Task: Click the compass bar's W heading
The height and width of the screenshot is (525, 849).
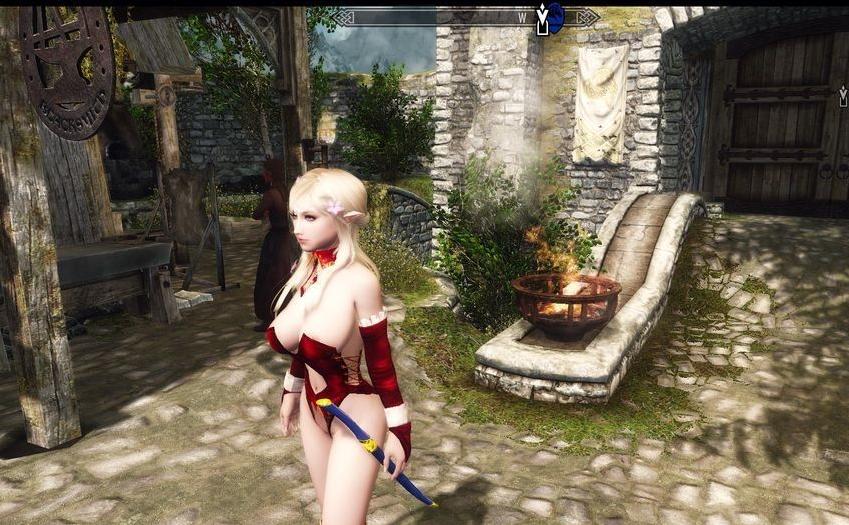Action: click(522, 17)
